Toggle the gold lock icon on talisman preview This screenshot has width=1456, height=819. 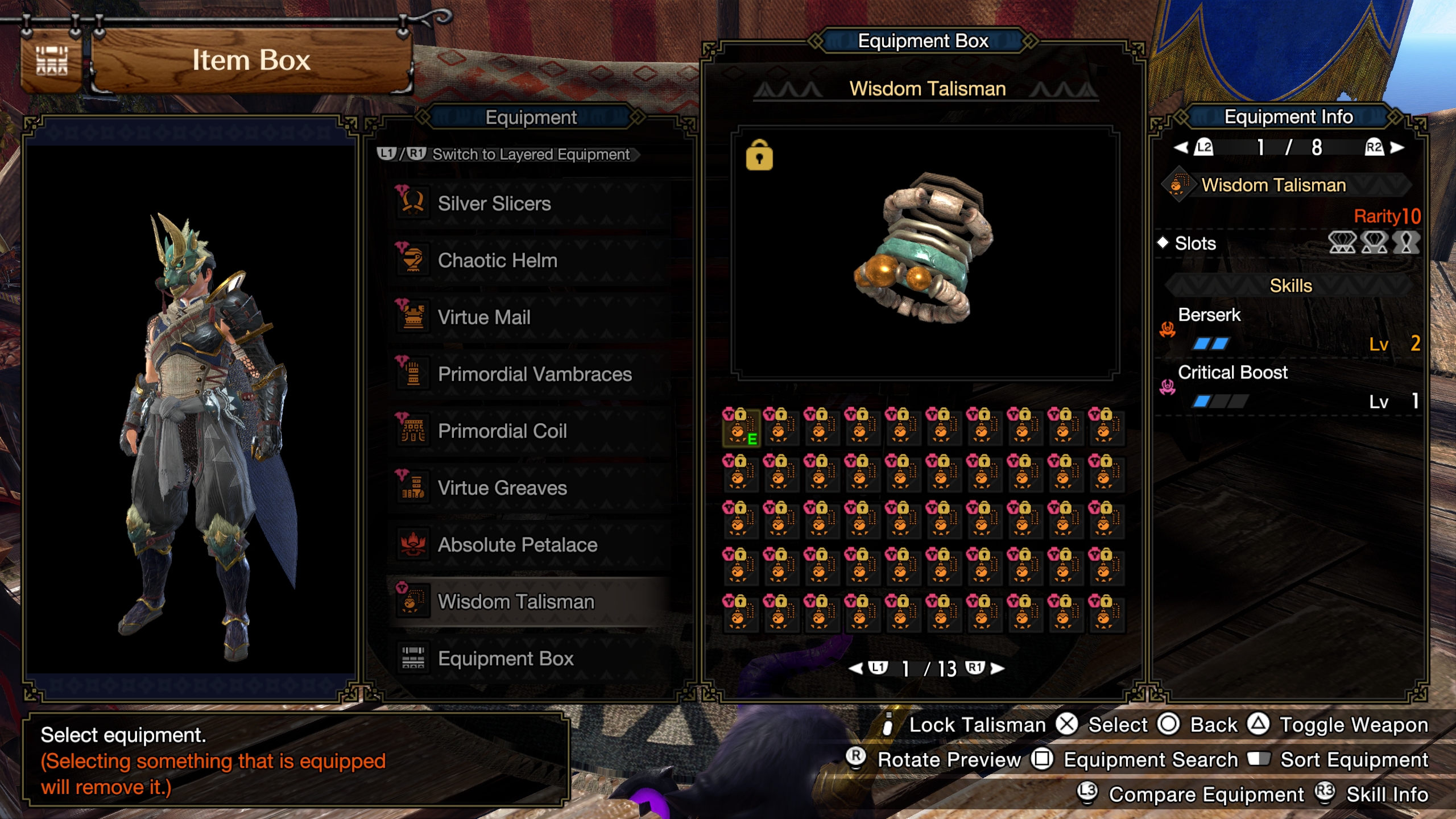(x=759, y=155)
